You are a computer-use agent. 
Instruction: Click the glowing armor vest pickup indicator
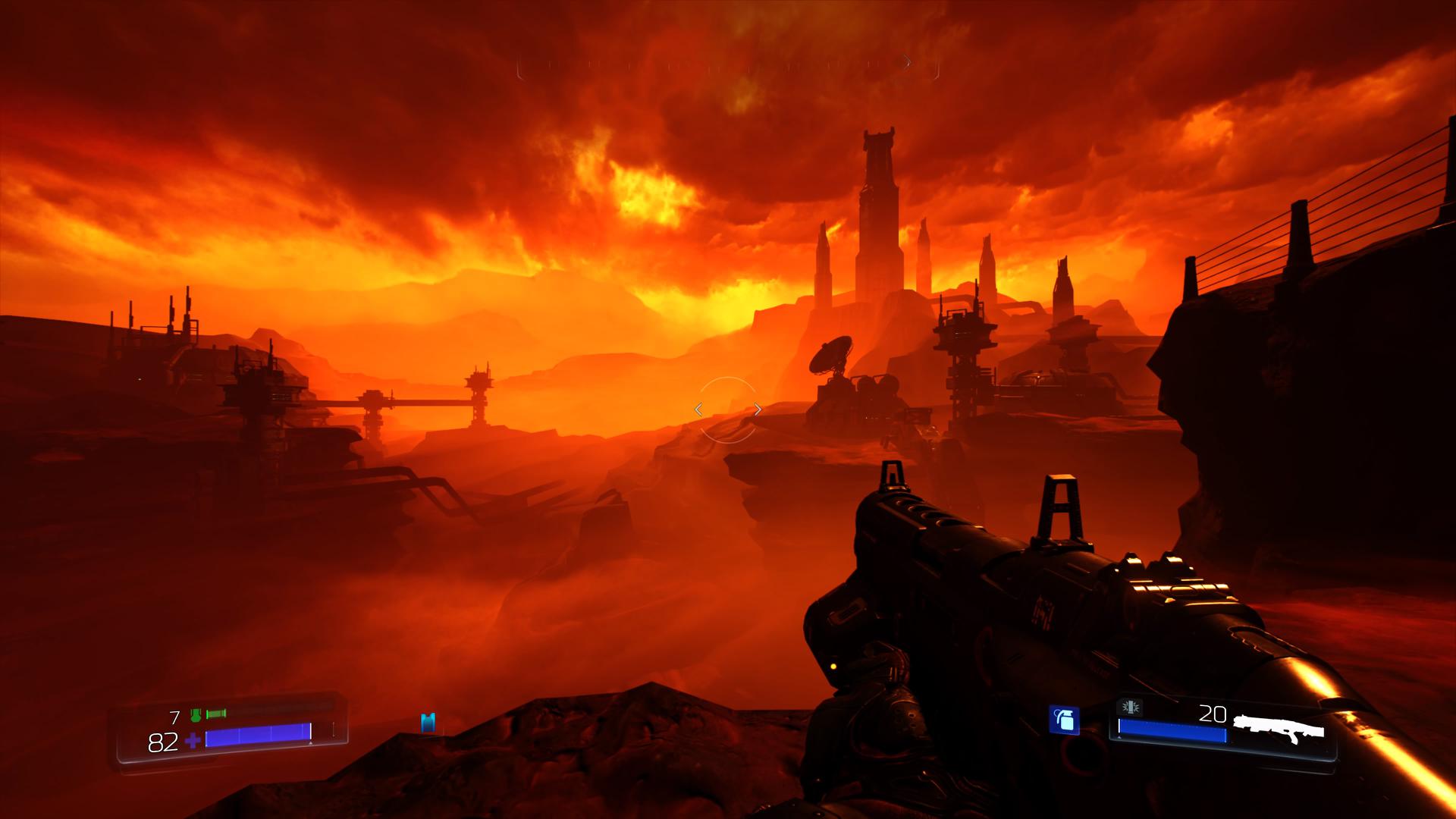coord(428,721)
